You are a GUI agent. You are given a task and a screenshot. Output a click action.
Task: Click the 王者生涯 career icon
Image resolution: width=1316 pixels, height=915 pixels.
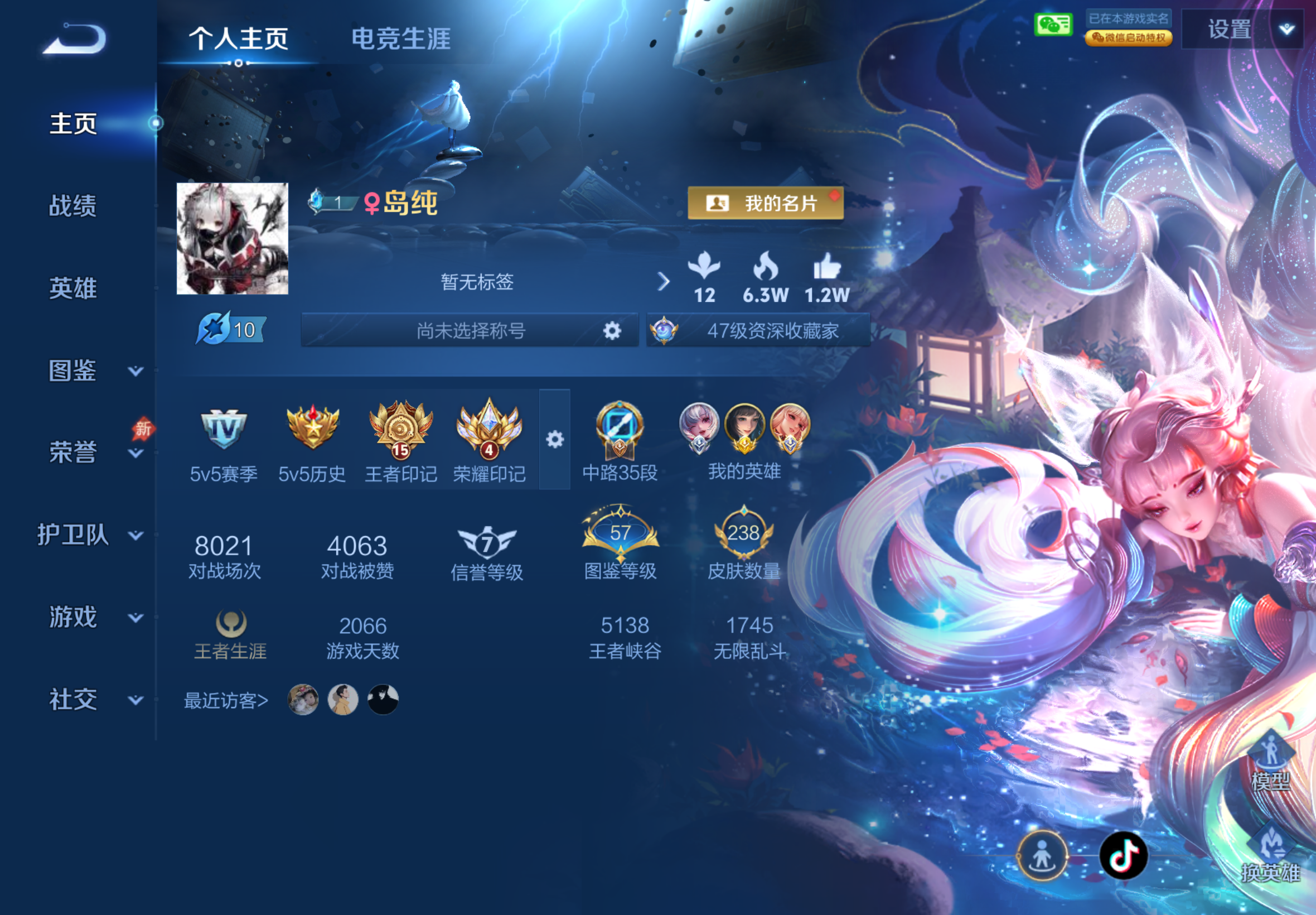(230, 625)
